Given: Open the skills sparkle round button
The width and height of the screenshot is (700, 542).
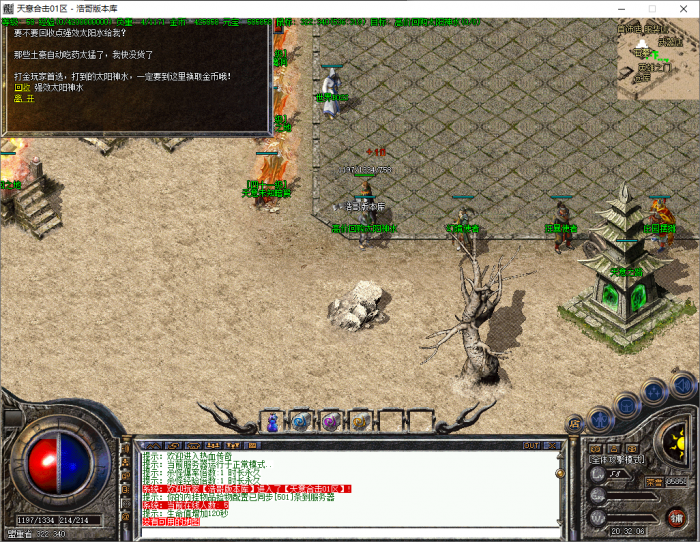Looking at the screenshot, I should coord(654,391).
